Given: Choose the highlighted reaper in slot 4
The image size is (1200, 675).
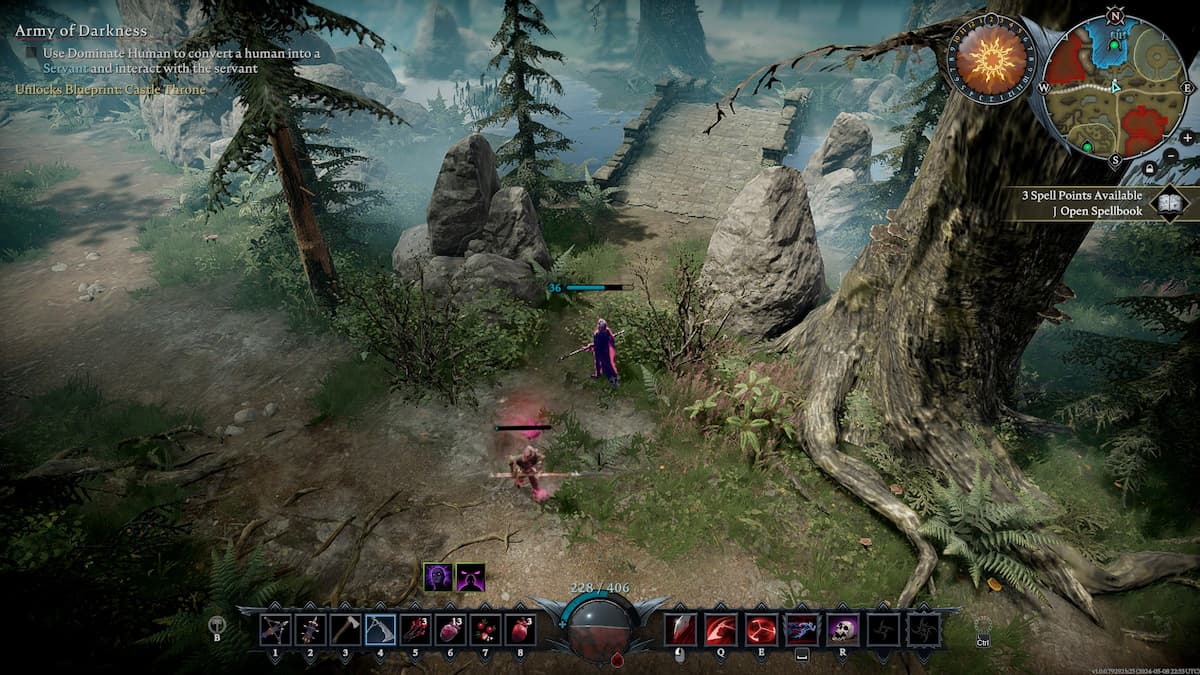Looking at the screenshot, I should [380, 629].
